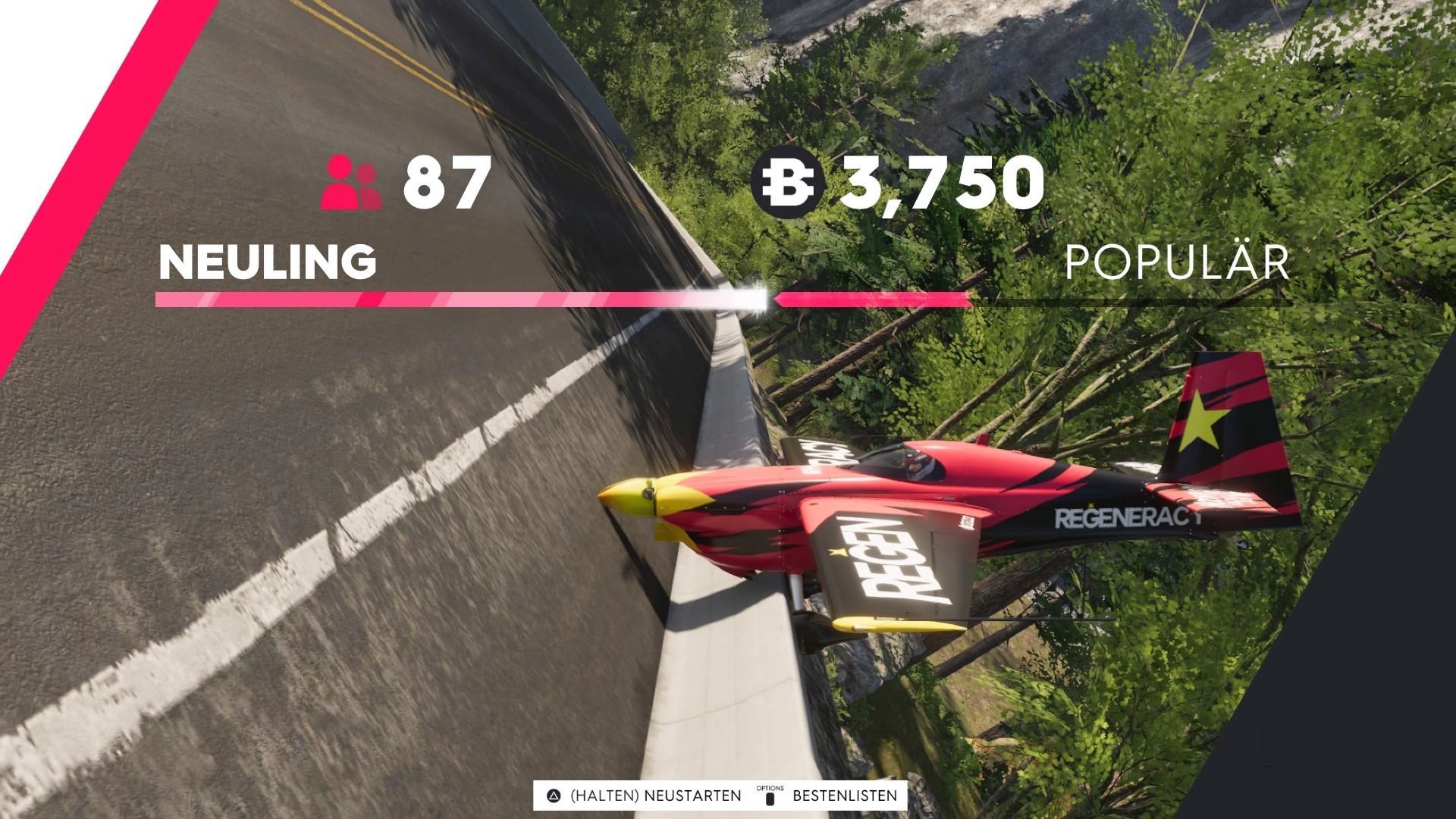Screen dimensions: 1456x819
Task: Select the NEULING rank label
Action: coord(267,262)
